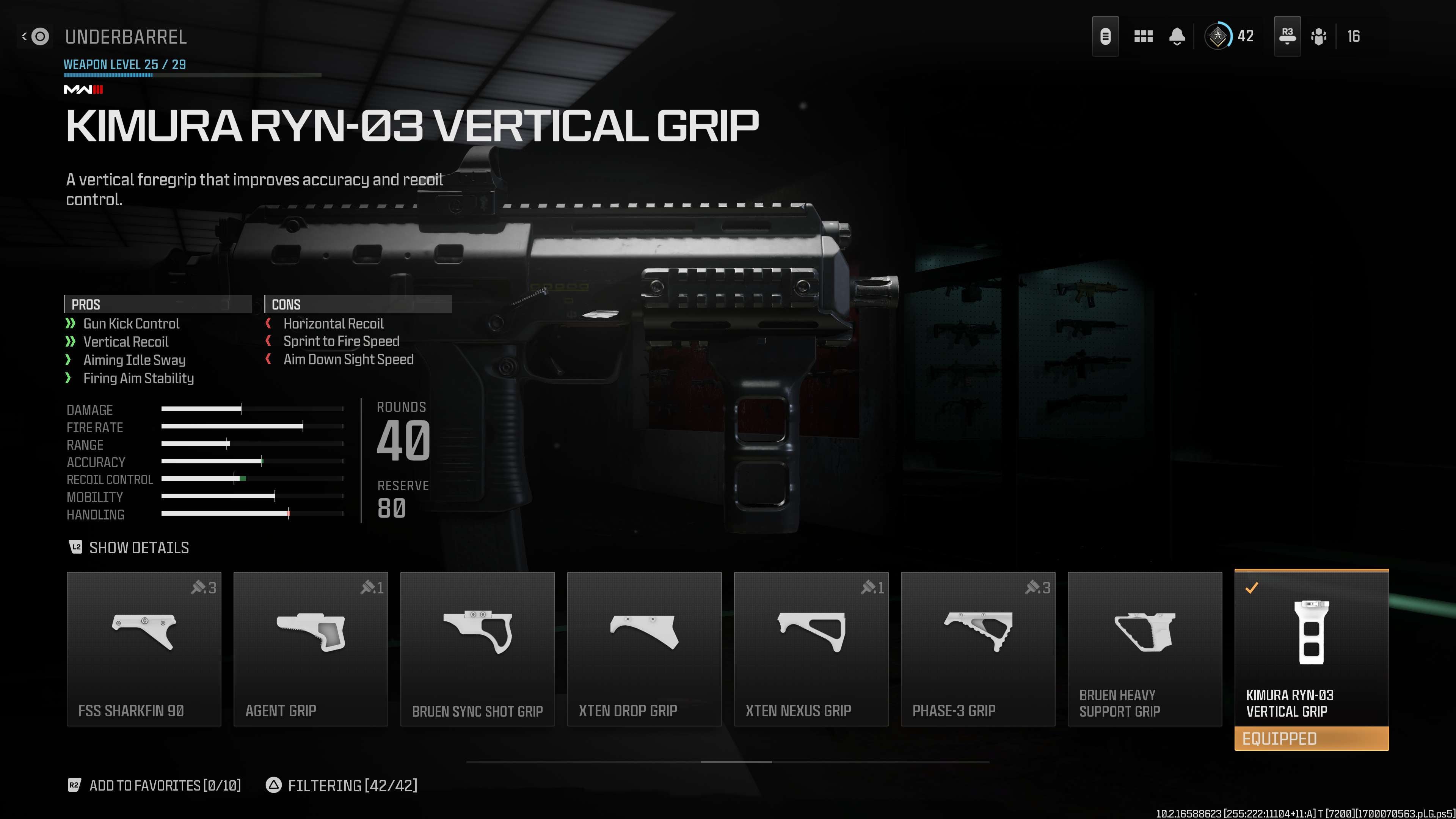
Task: Open the social party icon
Action: coord(1319,37)
